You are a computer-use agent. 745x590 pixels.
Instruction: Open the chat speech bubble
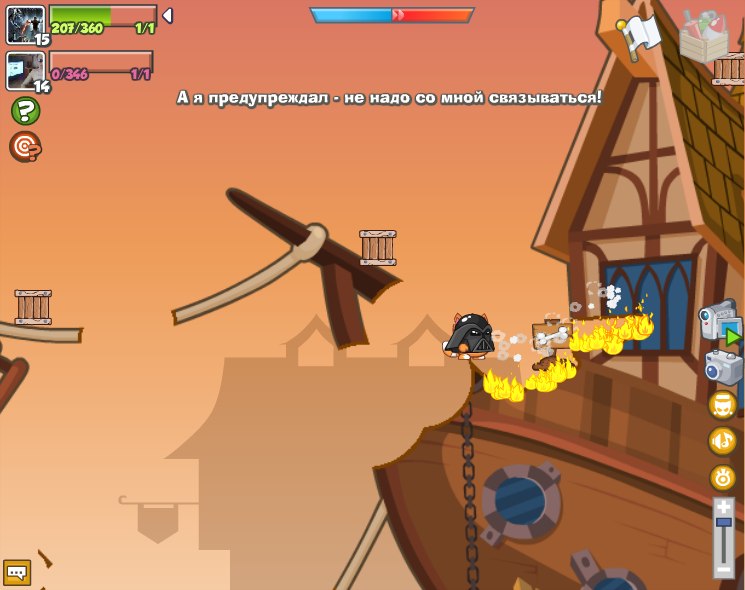(x=17, y=572)
